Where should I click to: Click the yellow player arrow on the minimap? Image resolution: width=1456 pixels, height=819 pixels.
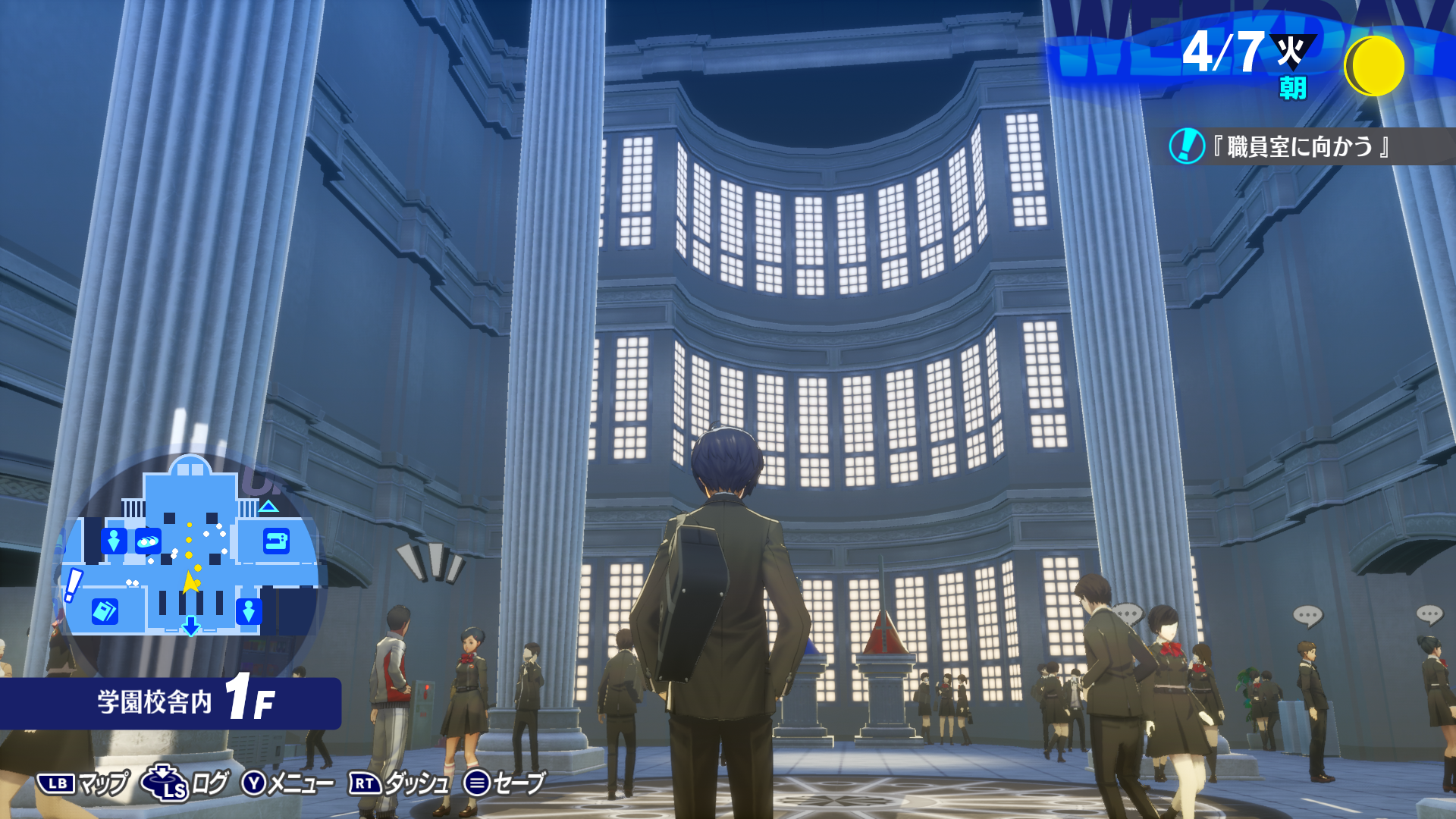[190, 582]
